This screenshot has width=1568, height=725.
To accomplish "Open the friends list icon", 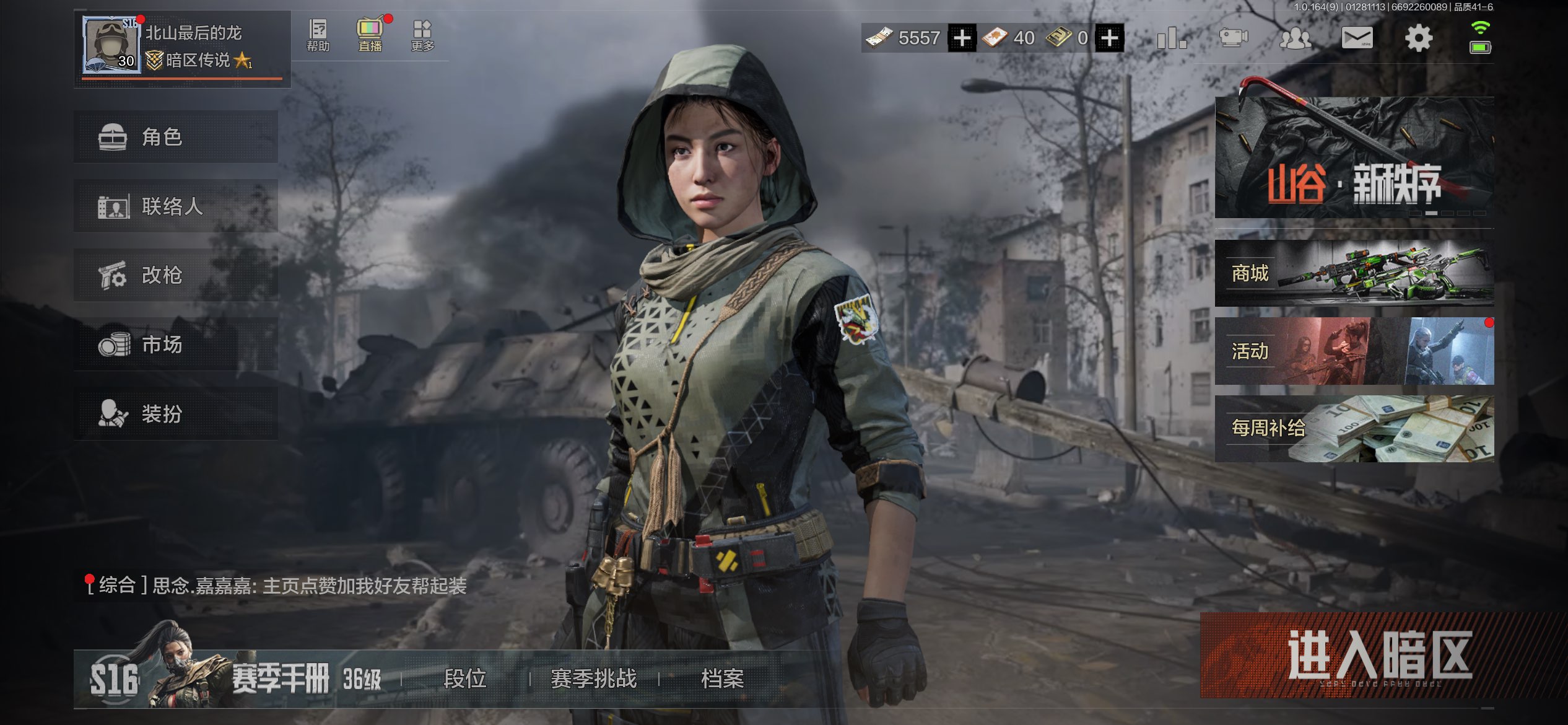I will pos(1295,38).
